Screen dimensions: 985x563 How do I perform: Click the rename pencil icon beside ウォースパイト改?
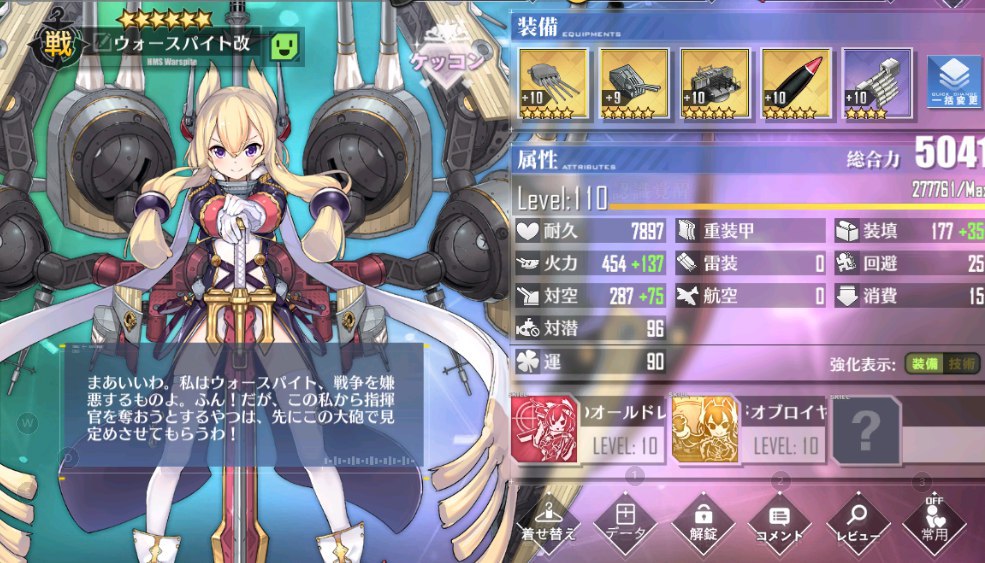pyautogui.click(x=102, y=43)
